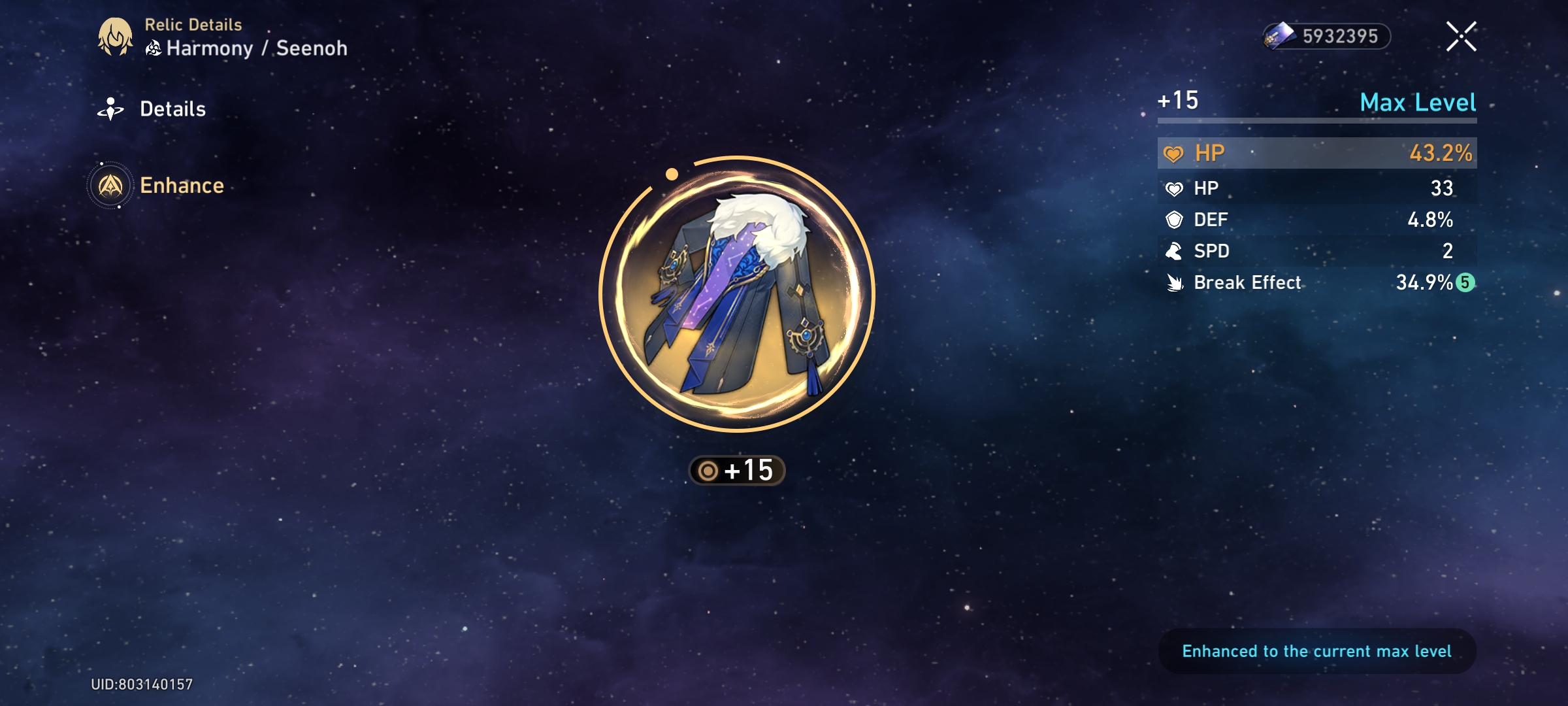Switch to the Enhance sidebar tab
The height and width of the screenshot is (706, 1568).
click(x=182, y=186)
